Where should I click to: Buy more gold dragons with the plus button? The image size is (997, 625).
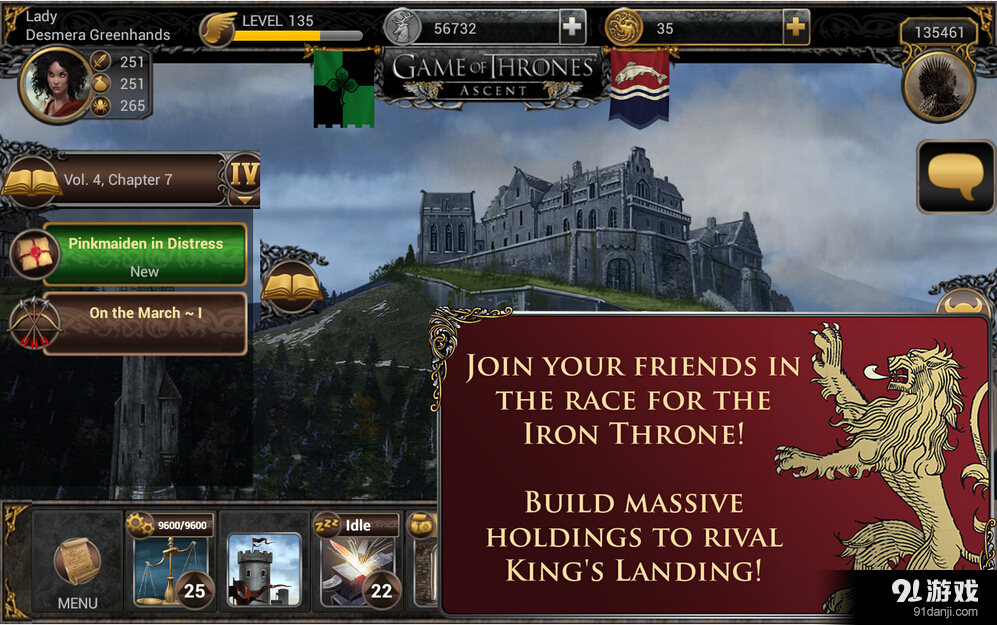(x=795, y=28)
